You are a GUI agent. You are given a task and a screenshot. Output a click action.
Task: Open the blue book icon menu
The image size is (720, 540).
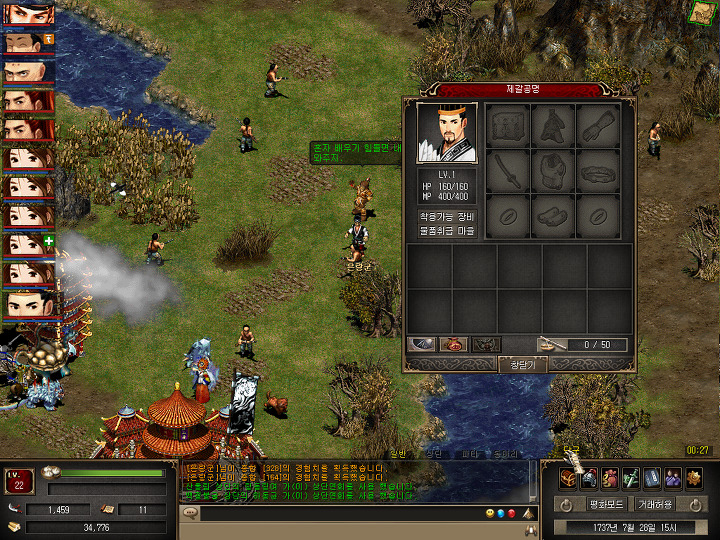pos(652,477)
